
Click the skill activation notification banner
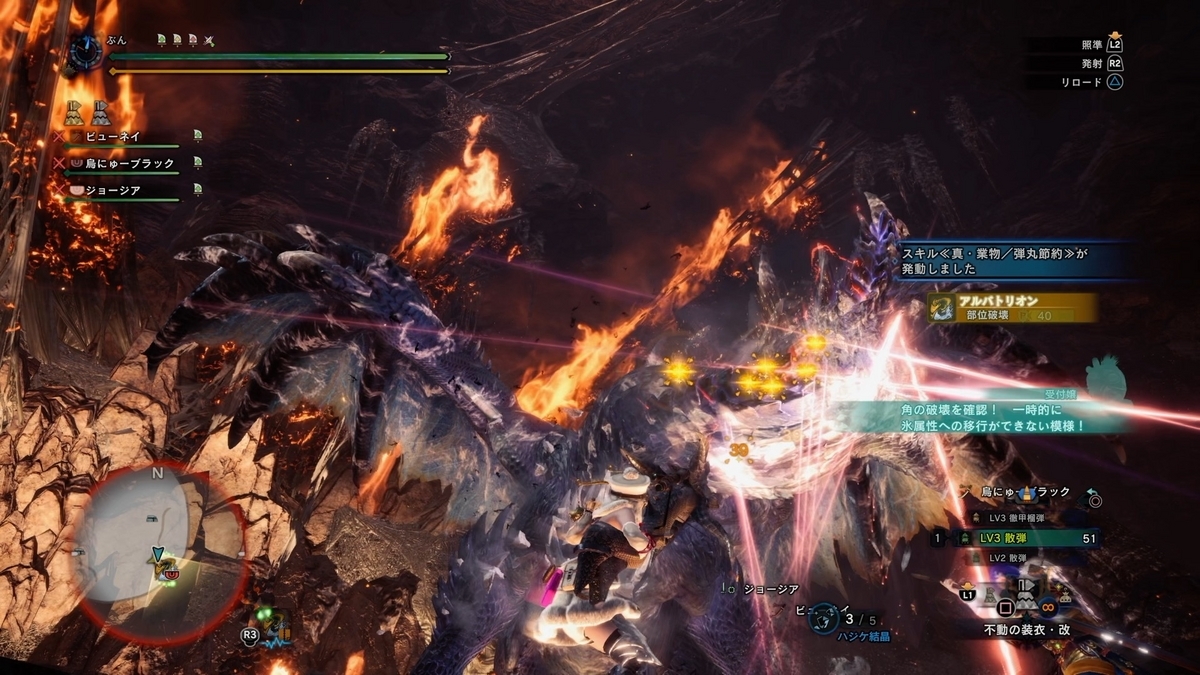click(1010, 262)
